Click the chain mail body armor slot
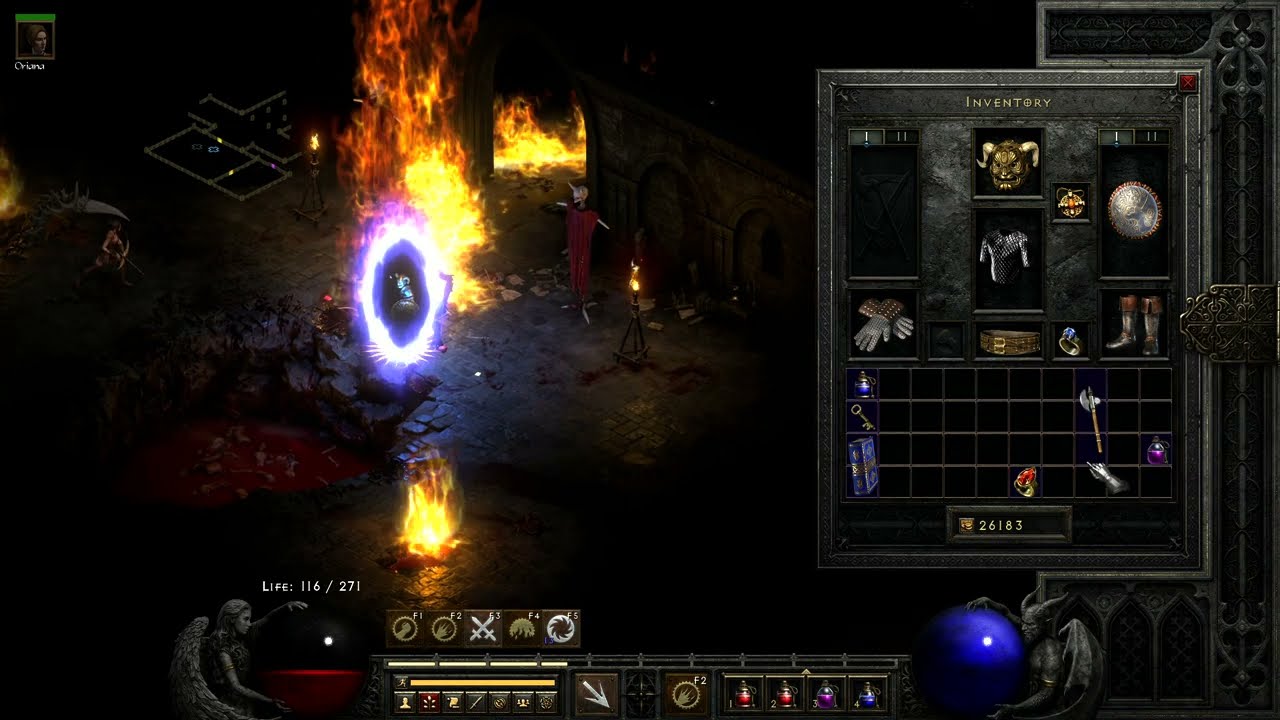The image size is (1280, 720). [1008, 258]
